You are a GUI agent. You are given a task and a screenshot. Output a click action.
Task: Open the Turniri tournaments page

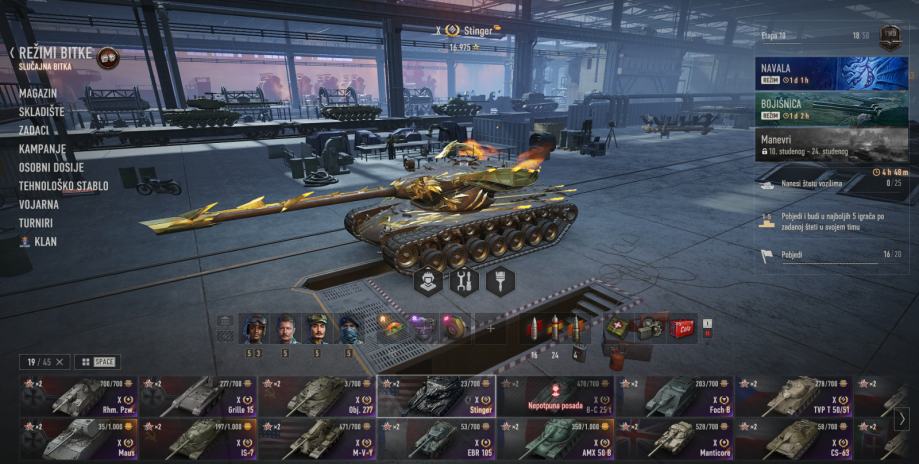35,223
